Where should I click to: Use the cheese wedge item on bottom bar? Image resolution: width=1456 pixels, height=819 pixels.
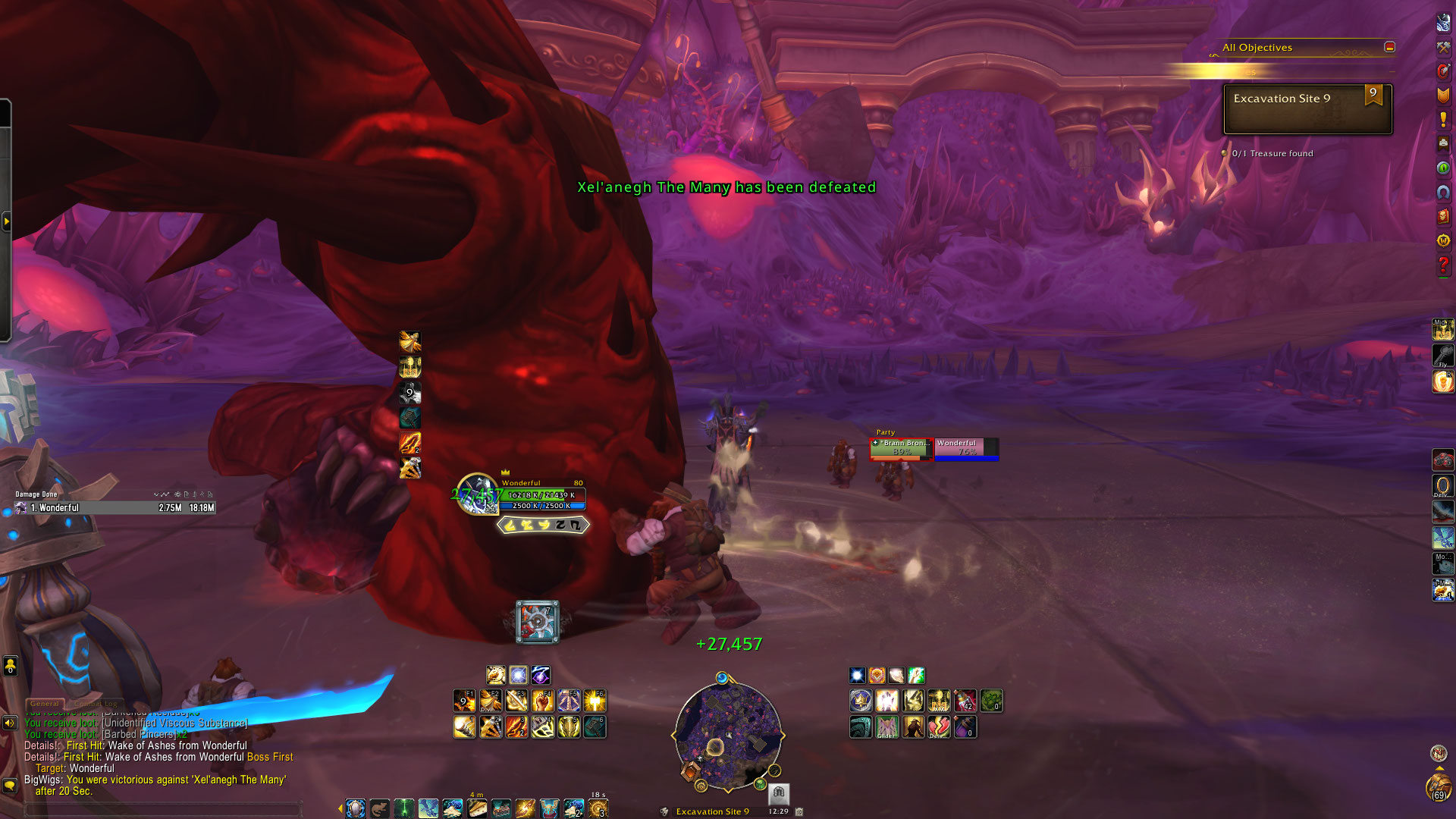pyautogui.click(x=477, y=808)
